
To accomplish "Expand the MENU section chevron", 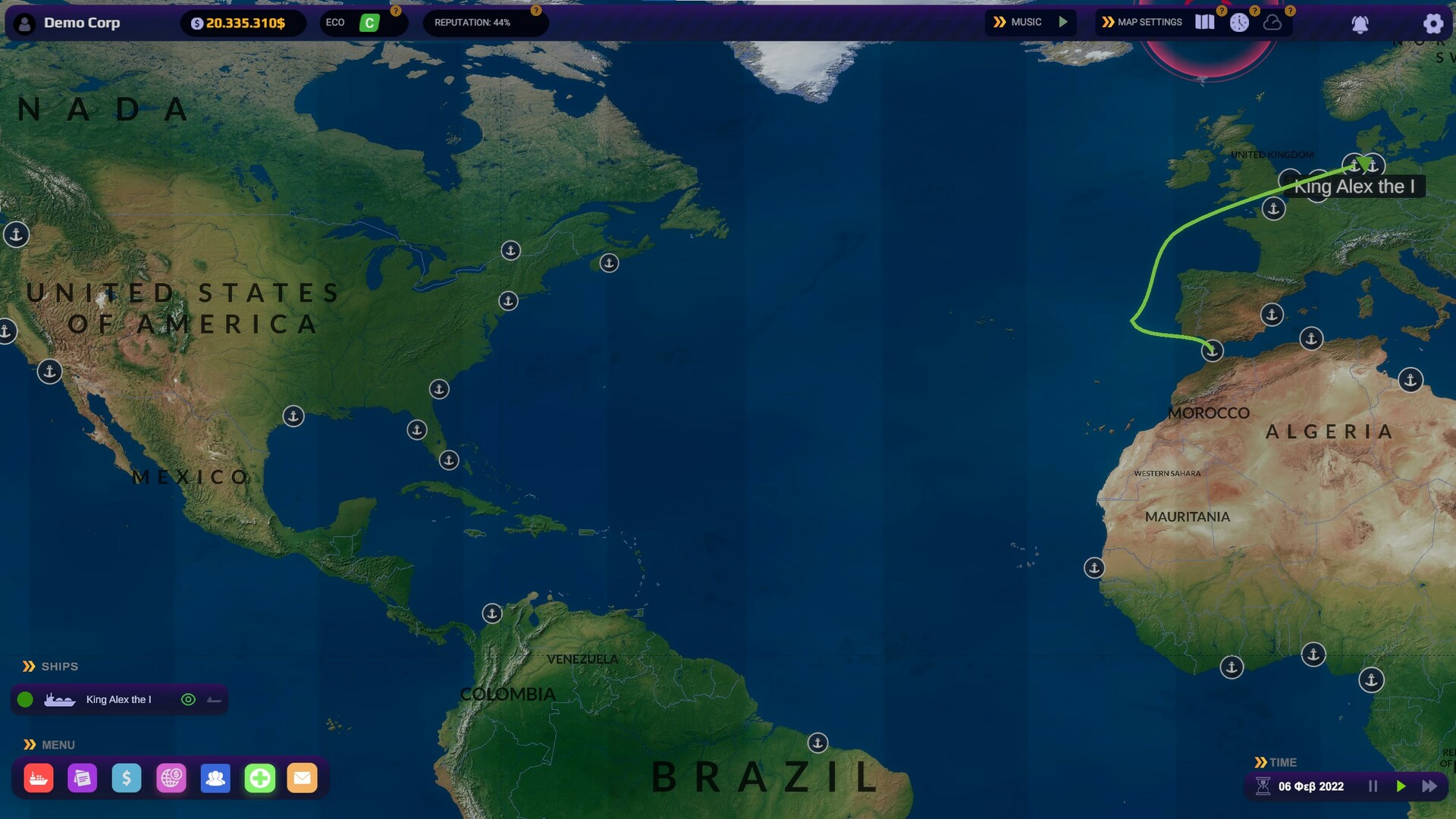I will coord(29,744).
